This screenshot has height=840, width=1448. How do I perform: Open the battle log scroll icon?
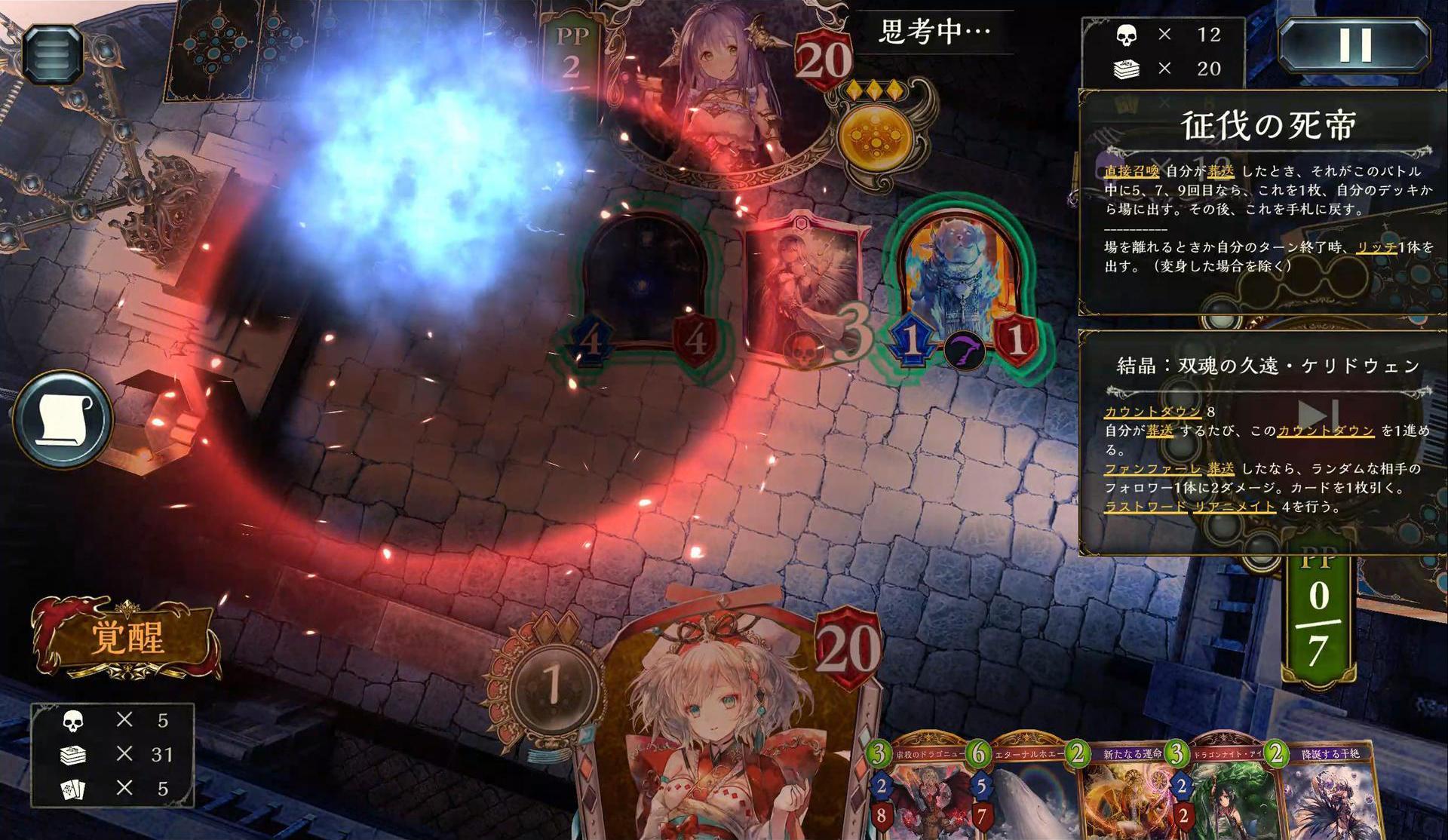[63, 419]
